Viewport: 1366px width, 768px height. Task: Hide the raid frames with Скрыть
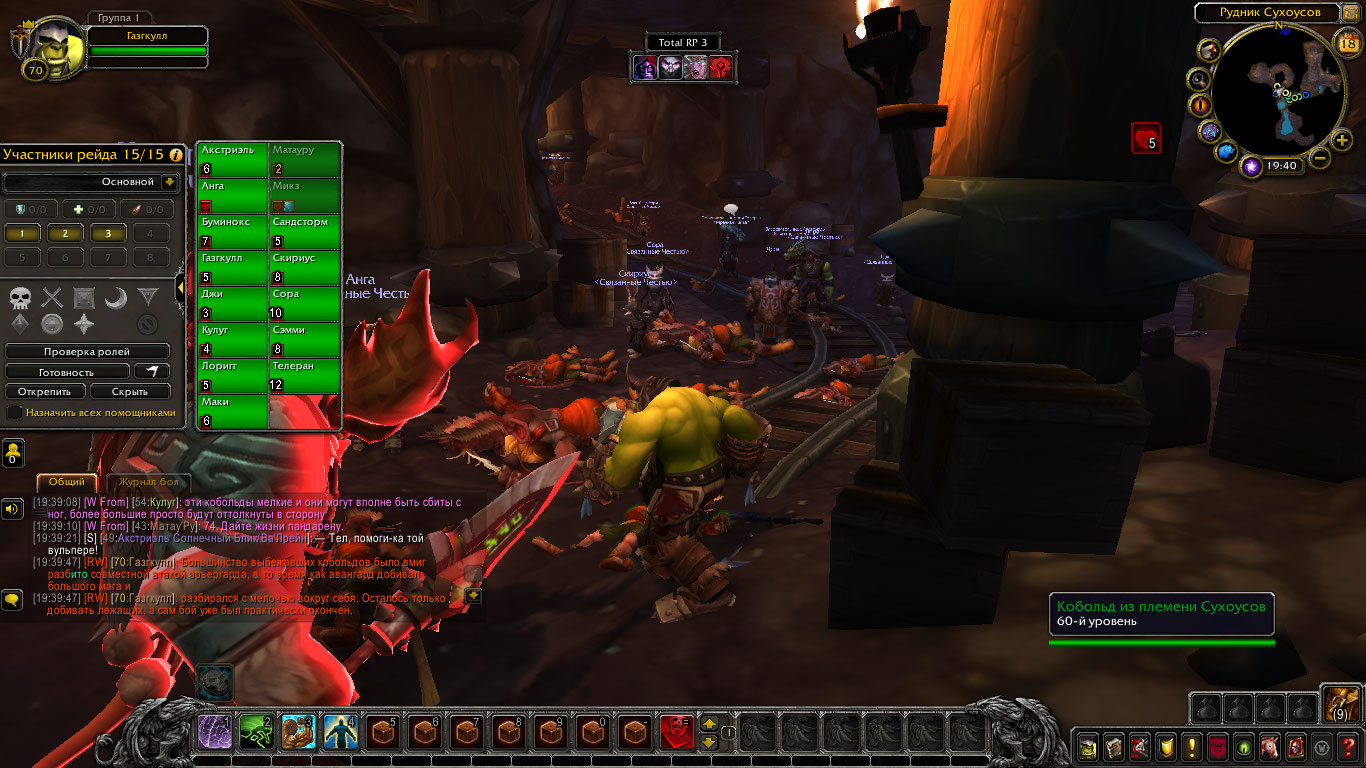pos(130,392)
